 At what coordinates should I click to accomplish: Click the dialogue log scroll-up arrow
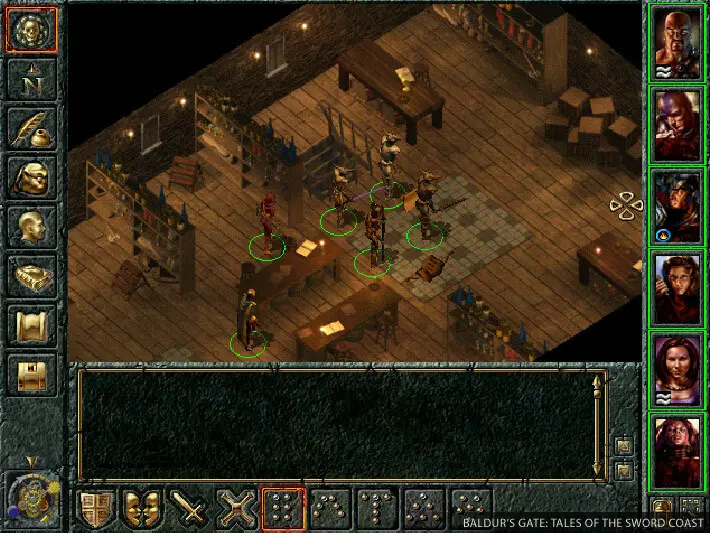pos(599,382)
